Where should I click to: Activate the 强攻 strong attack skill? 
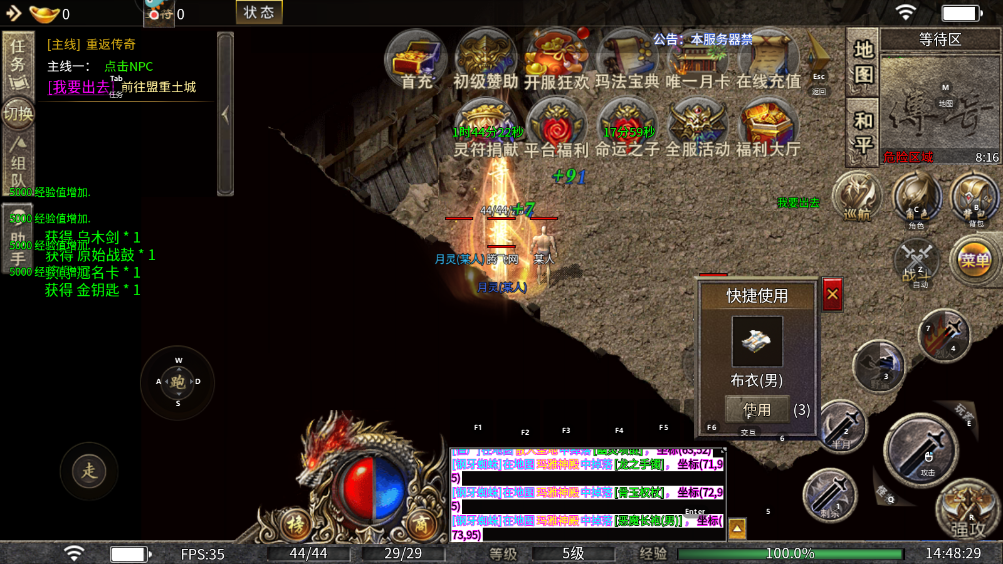965,510
